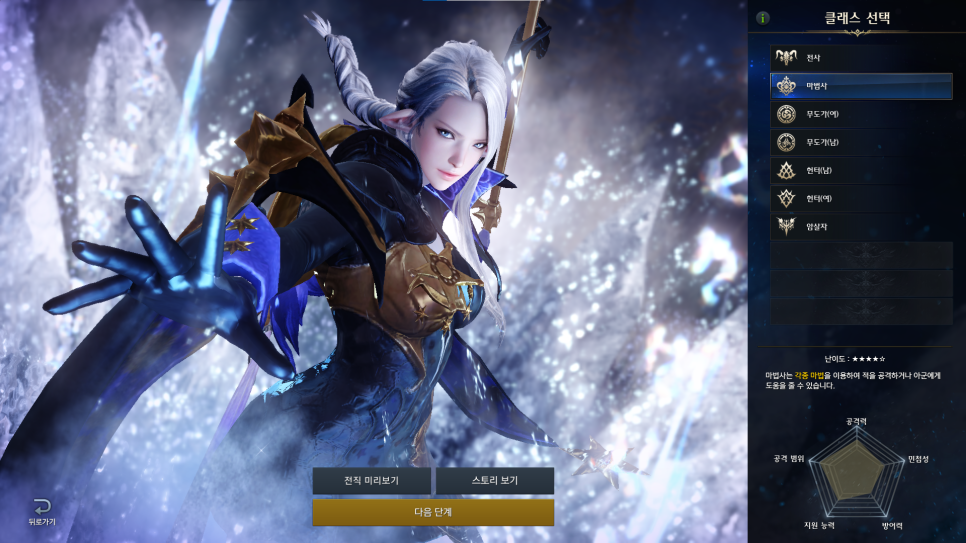Choose the 헌터(남) male Gunner class
Image resolution: width=966 pixels, height=543 pixels.
pos(860,170)
